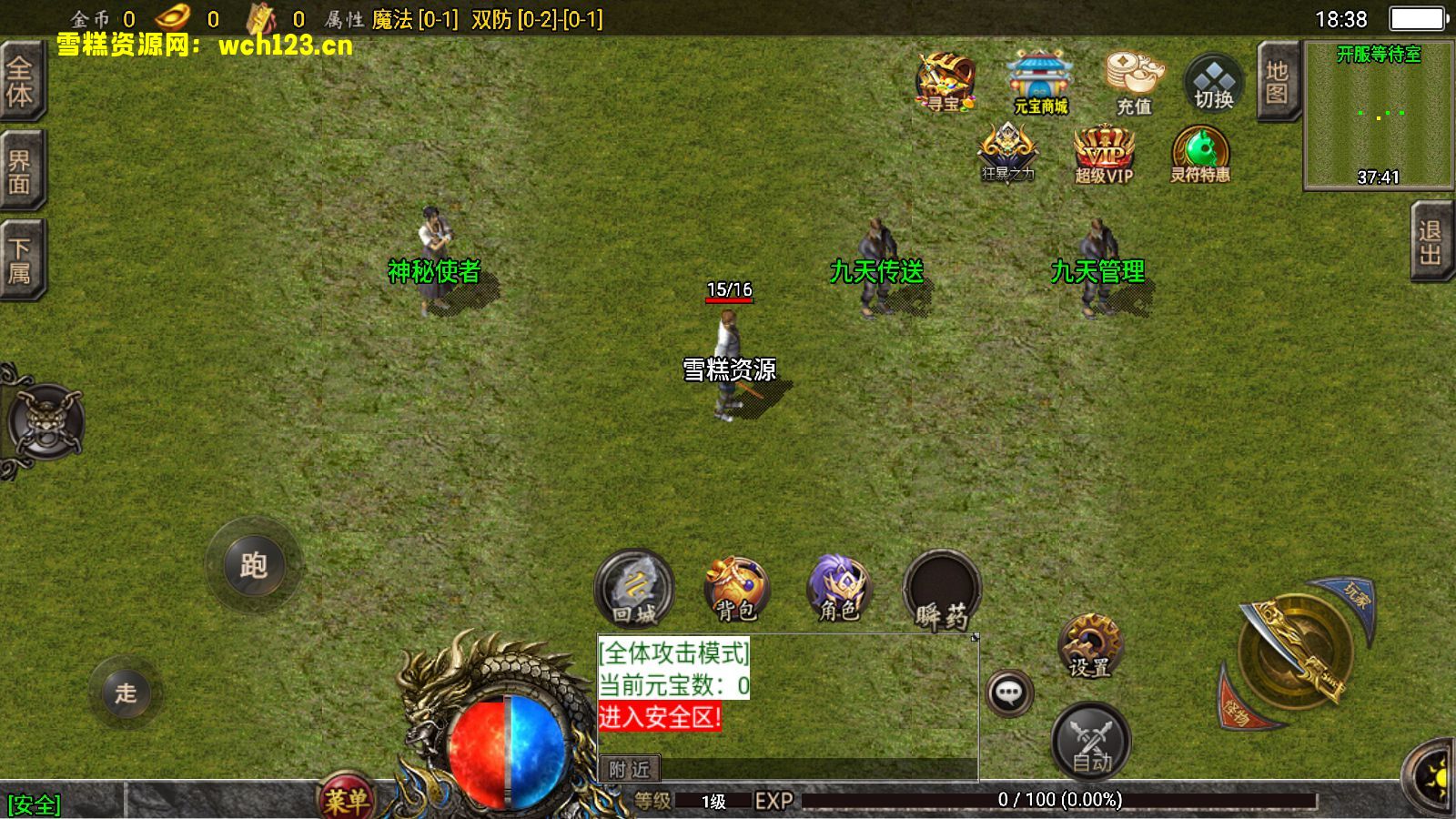Toggle the [安全] attack mode indicator
The image size is (1456, 819).
[34, 803]
